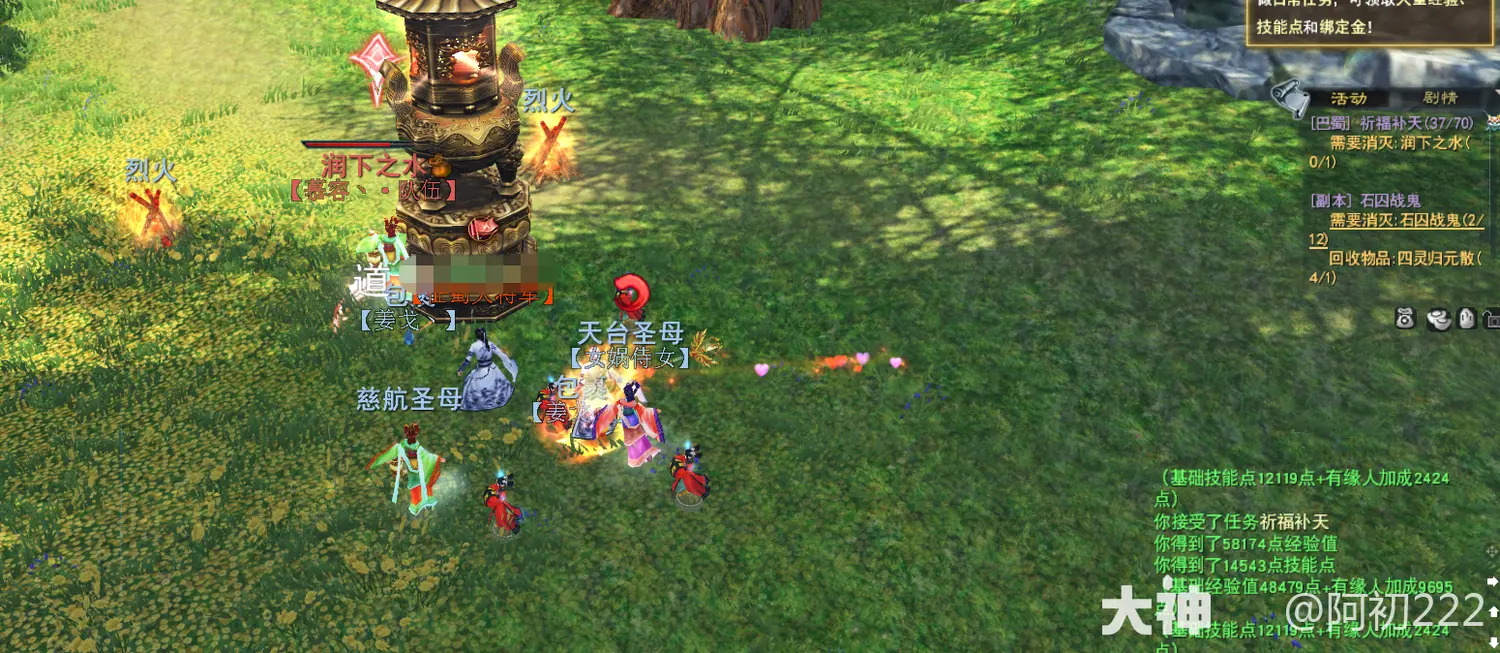Screen dimensions: 1500x653
Task: Click the chat window move handle
Action: pyautogui.click(x=1493, y=553)
